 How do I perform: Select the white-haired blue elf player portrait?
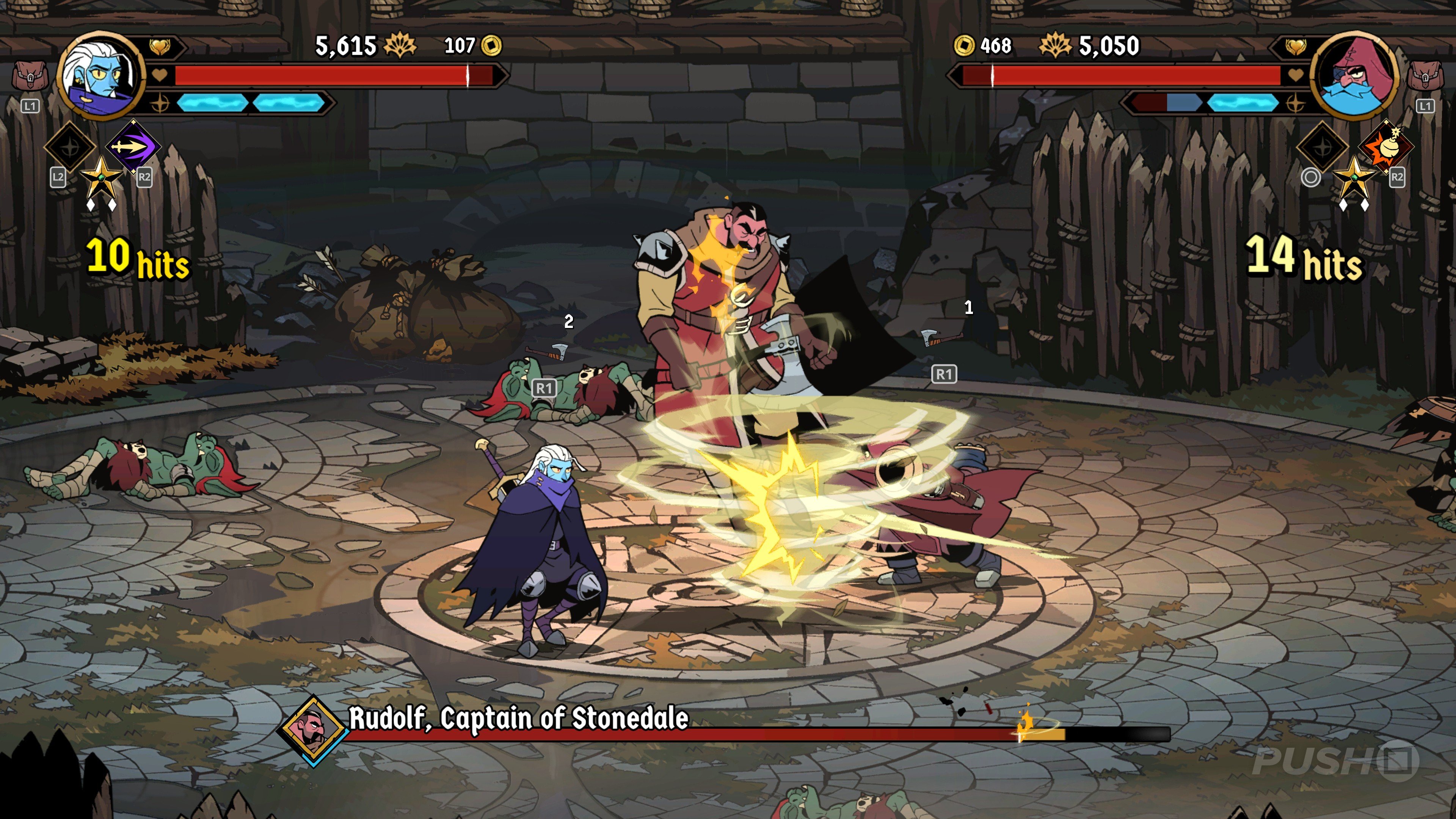pyautogui.click(x=100, y=75)
